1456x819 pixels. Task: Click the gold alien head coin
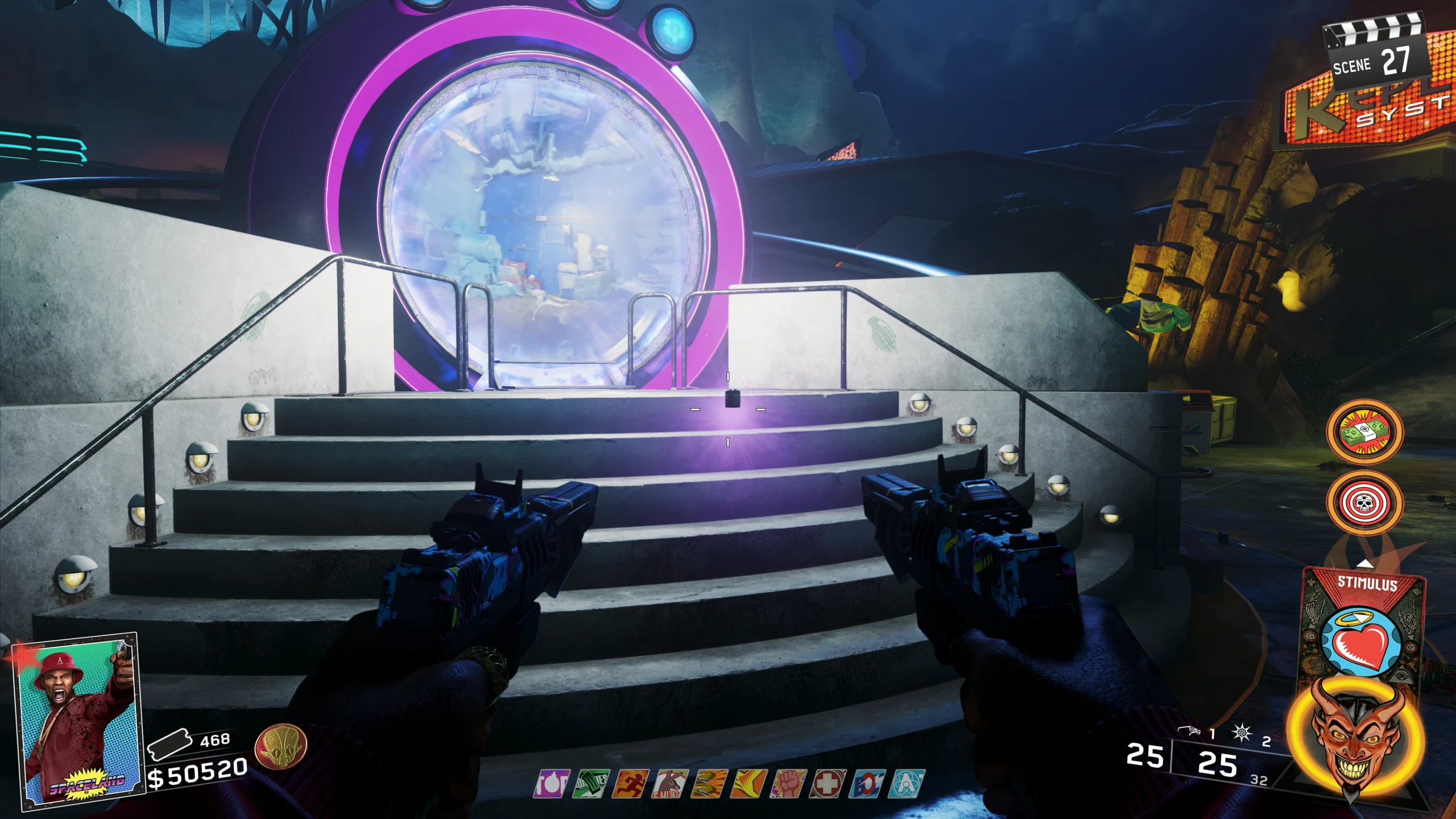(281, 746)
